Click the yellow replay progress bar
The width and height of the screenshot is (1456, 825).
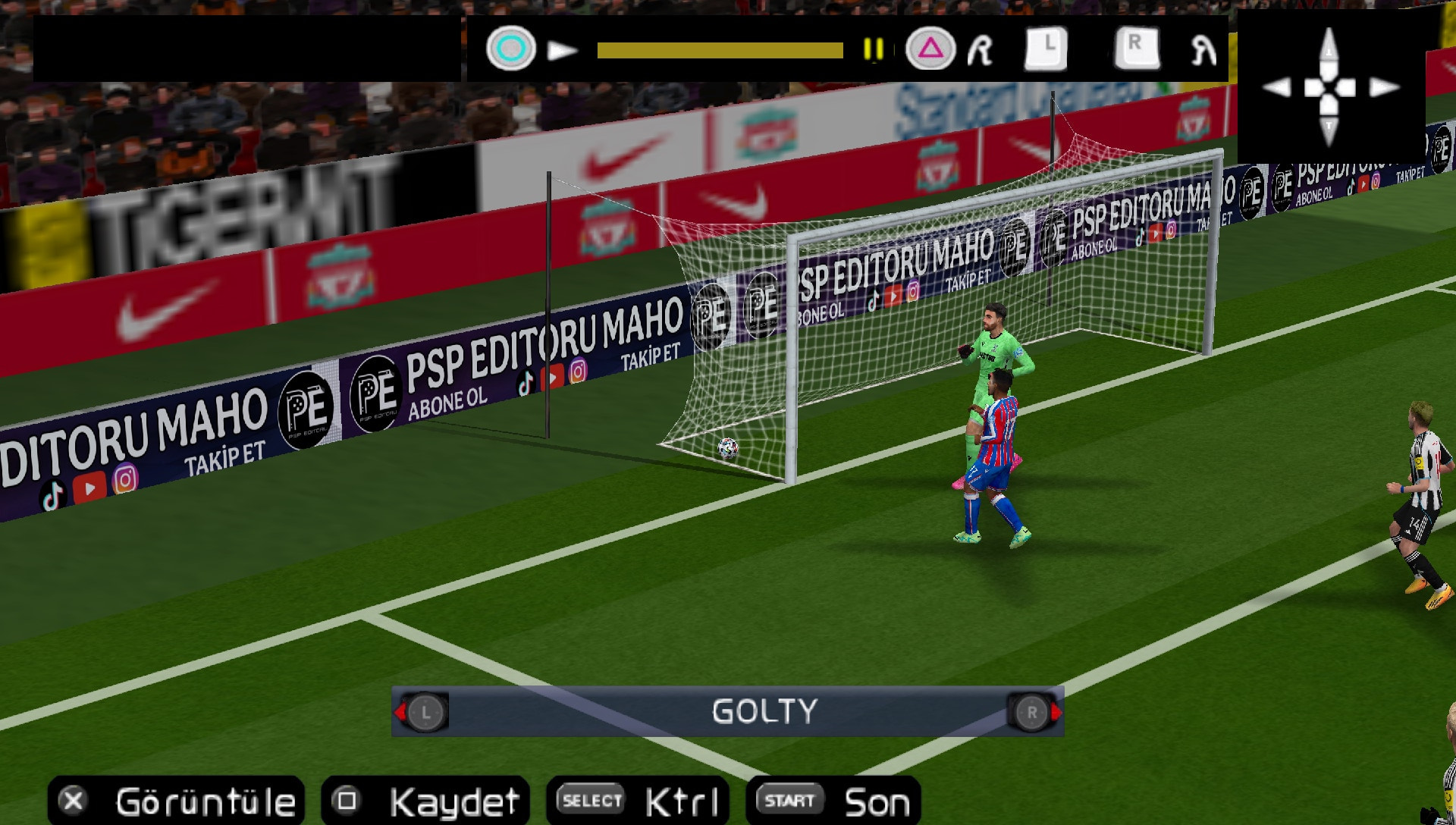[x=719, y=49]
